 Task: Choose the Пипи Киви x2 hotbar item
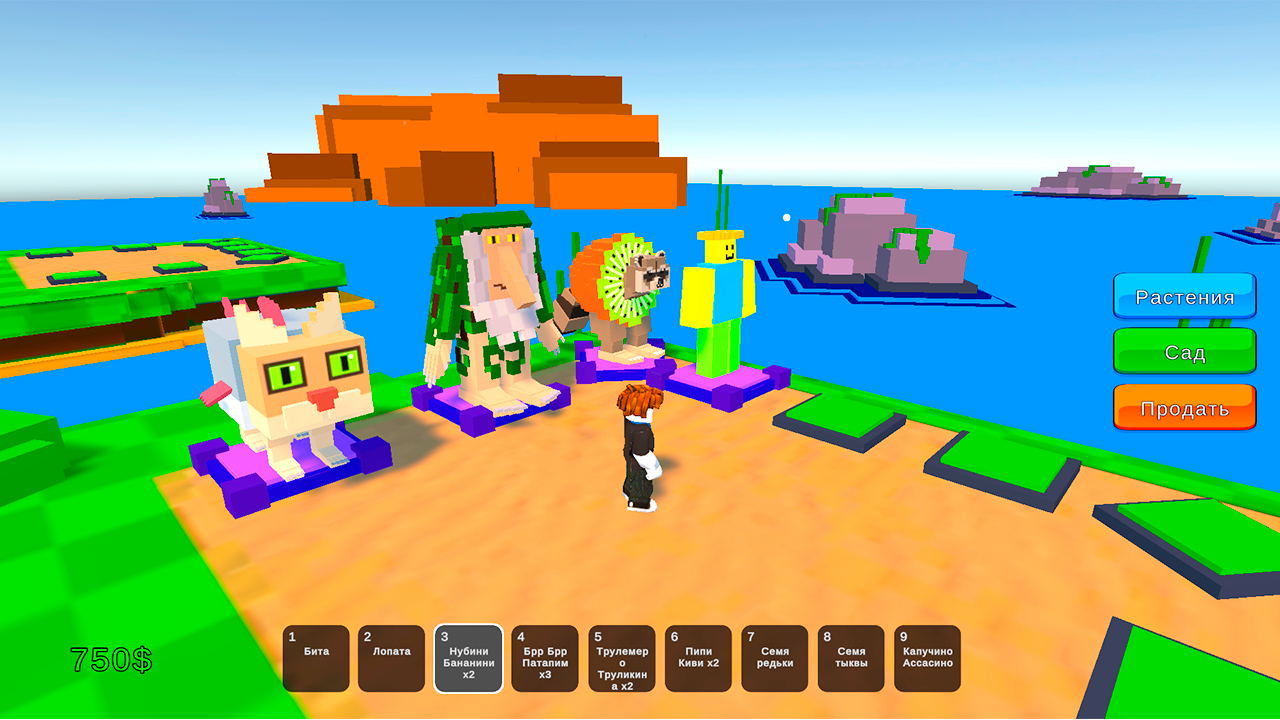697,658
